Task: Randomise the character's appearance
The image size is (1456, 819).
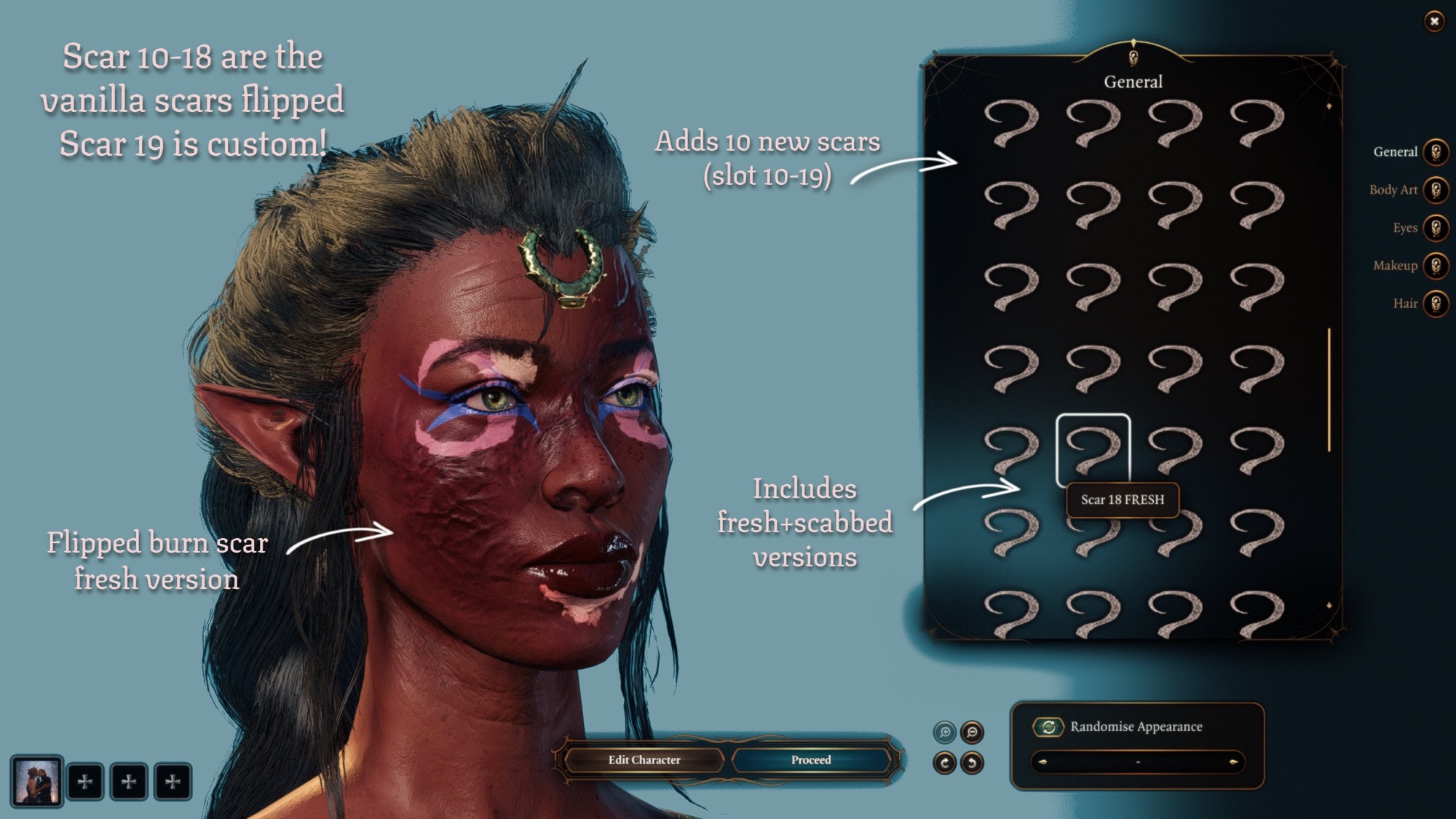Action: [1048, 727]
